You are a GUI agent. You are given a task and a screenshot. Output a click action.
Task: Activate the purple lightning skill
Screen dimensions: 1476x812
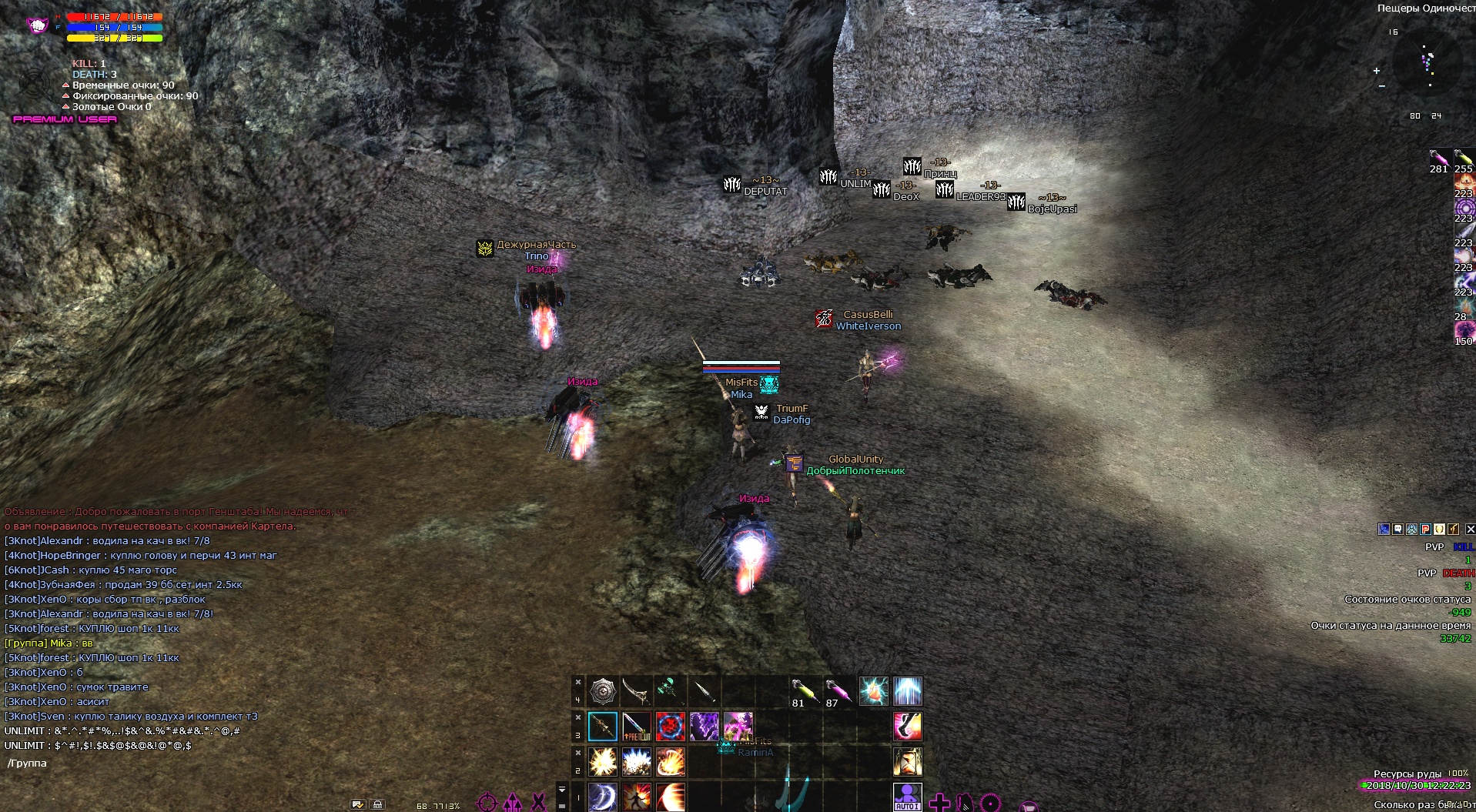(704, 726)
